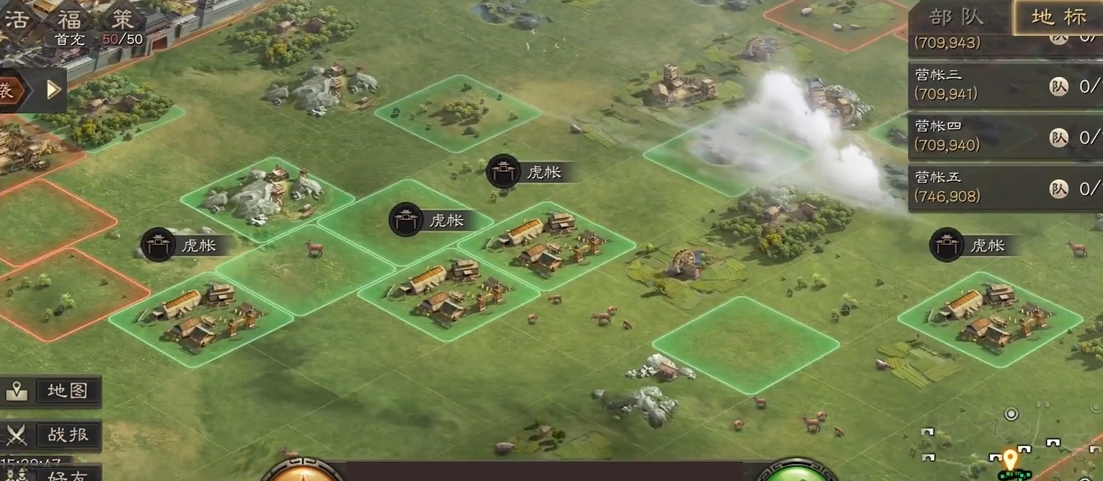
Task: Switch to the 部队 tab
Action: pos(957,16)
